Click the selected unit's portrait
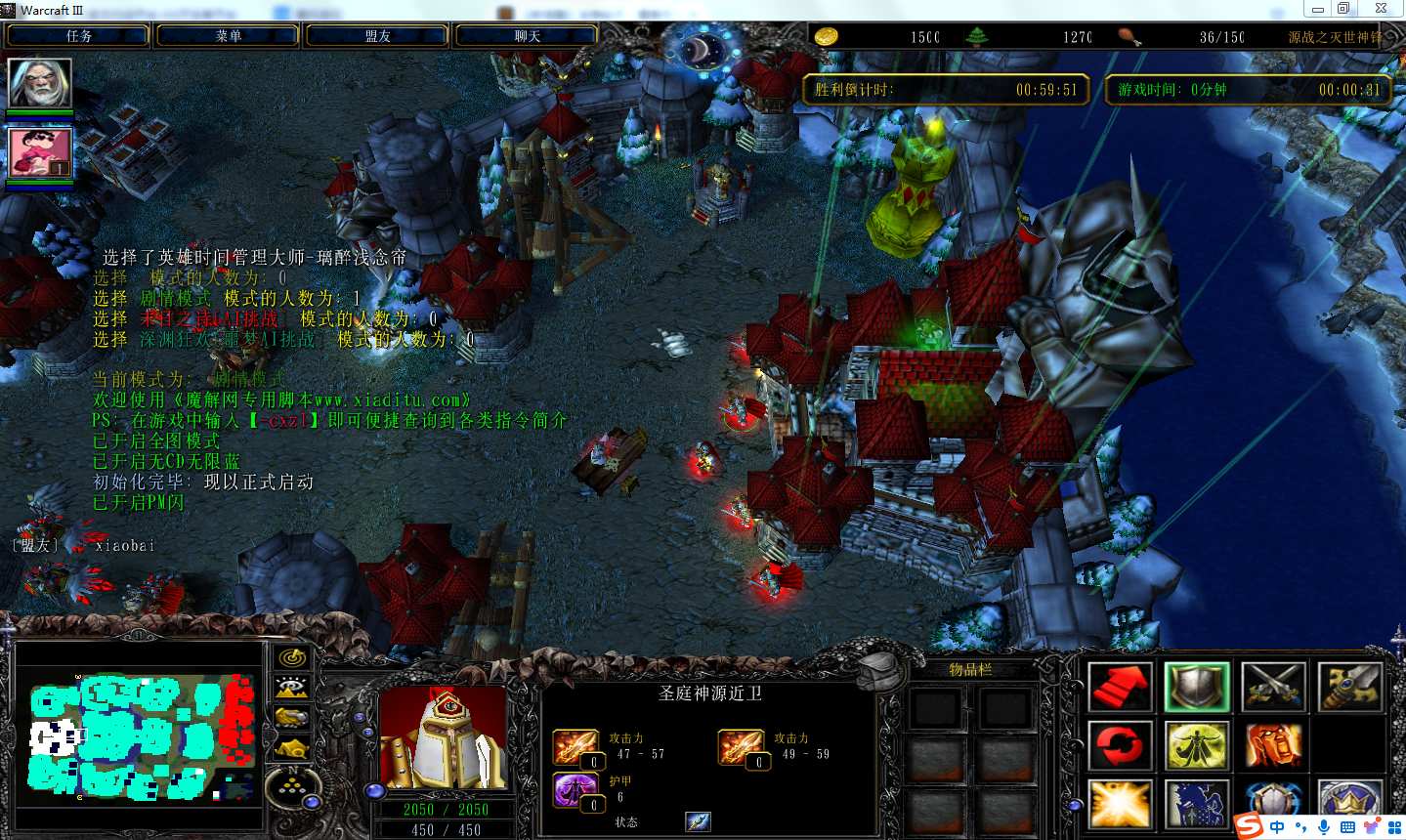1406x840 pixels. [x=443, y=737]
